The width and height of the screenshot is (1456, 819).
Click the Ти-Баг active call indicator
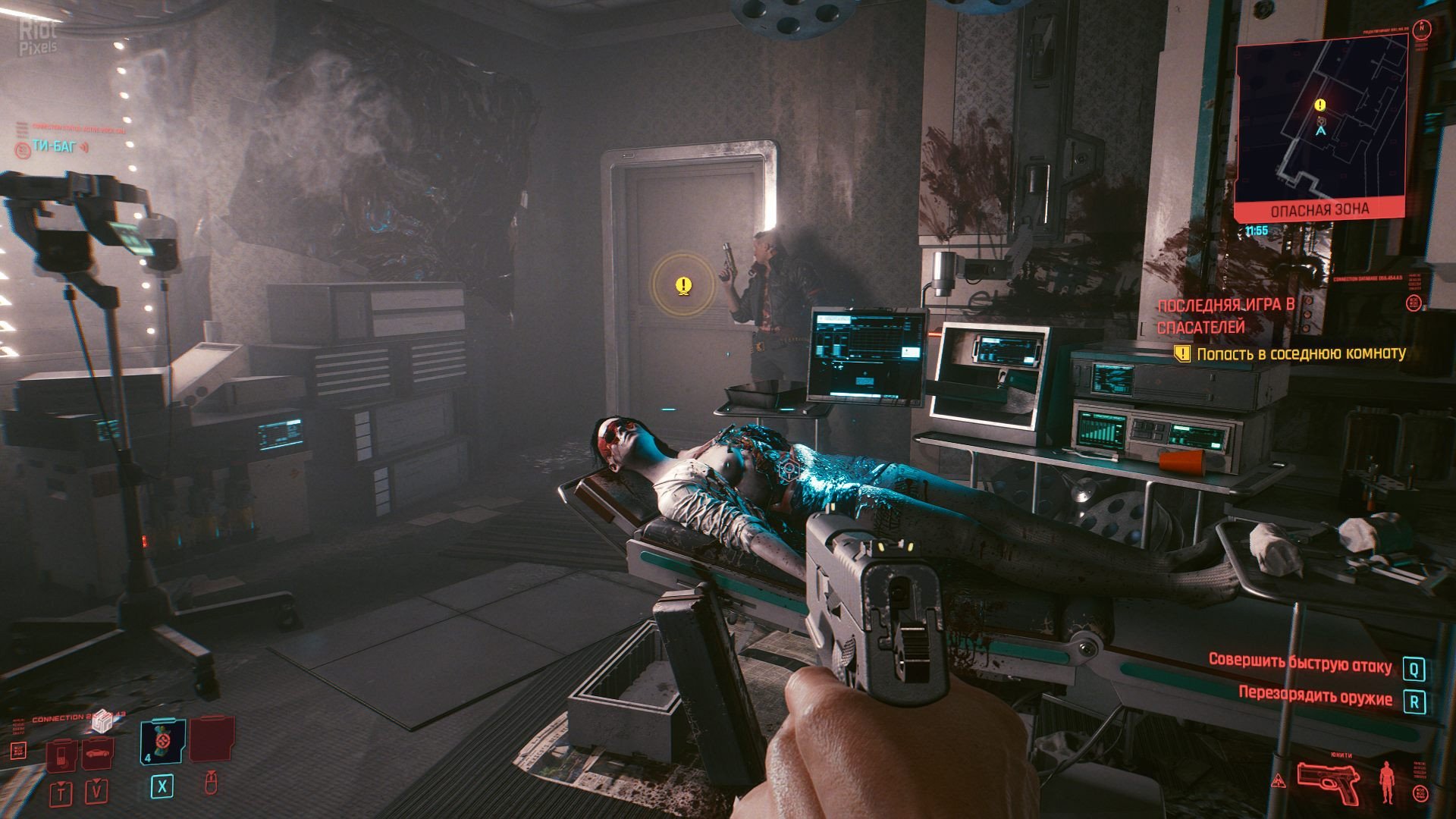point(55,146)
